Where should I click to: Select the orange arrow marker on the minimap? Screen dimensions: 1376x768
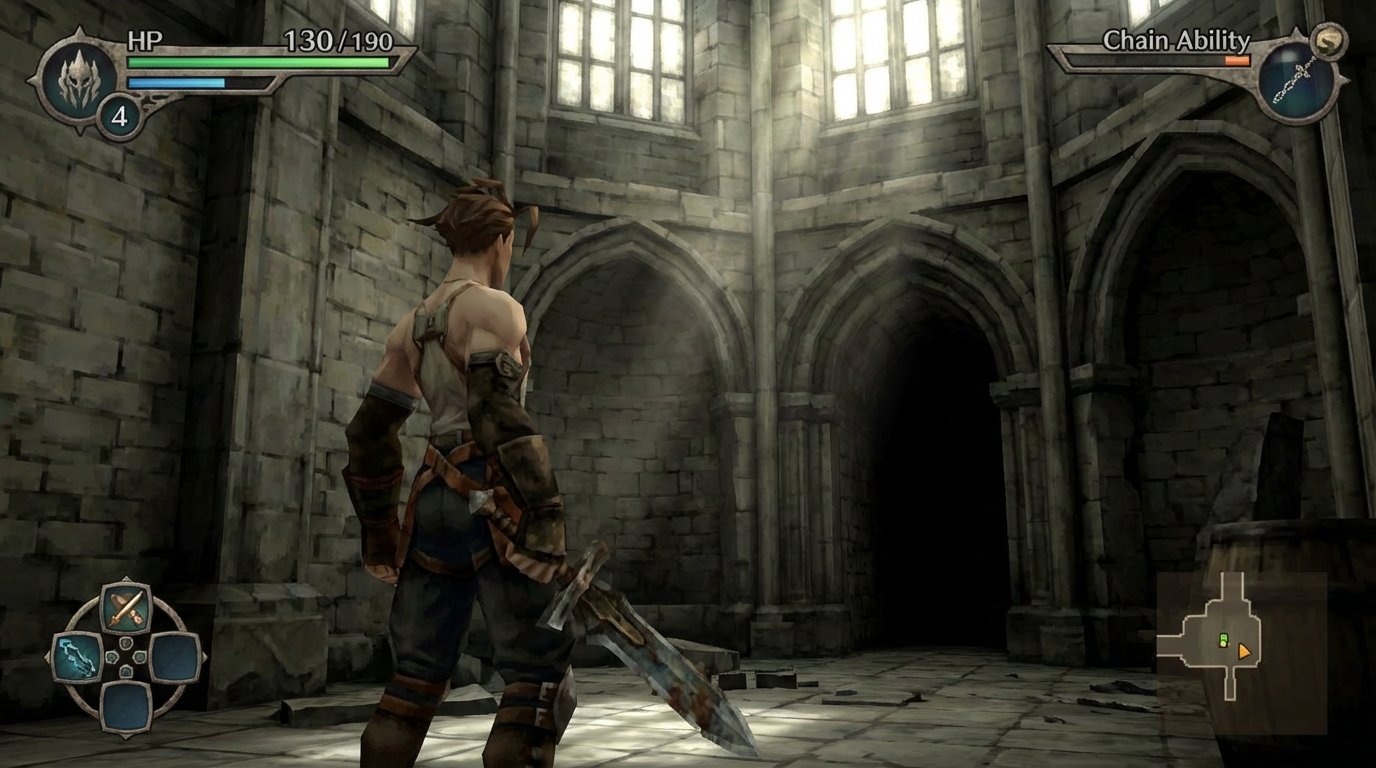pos(1244,652)
